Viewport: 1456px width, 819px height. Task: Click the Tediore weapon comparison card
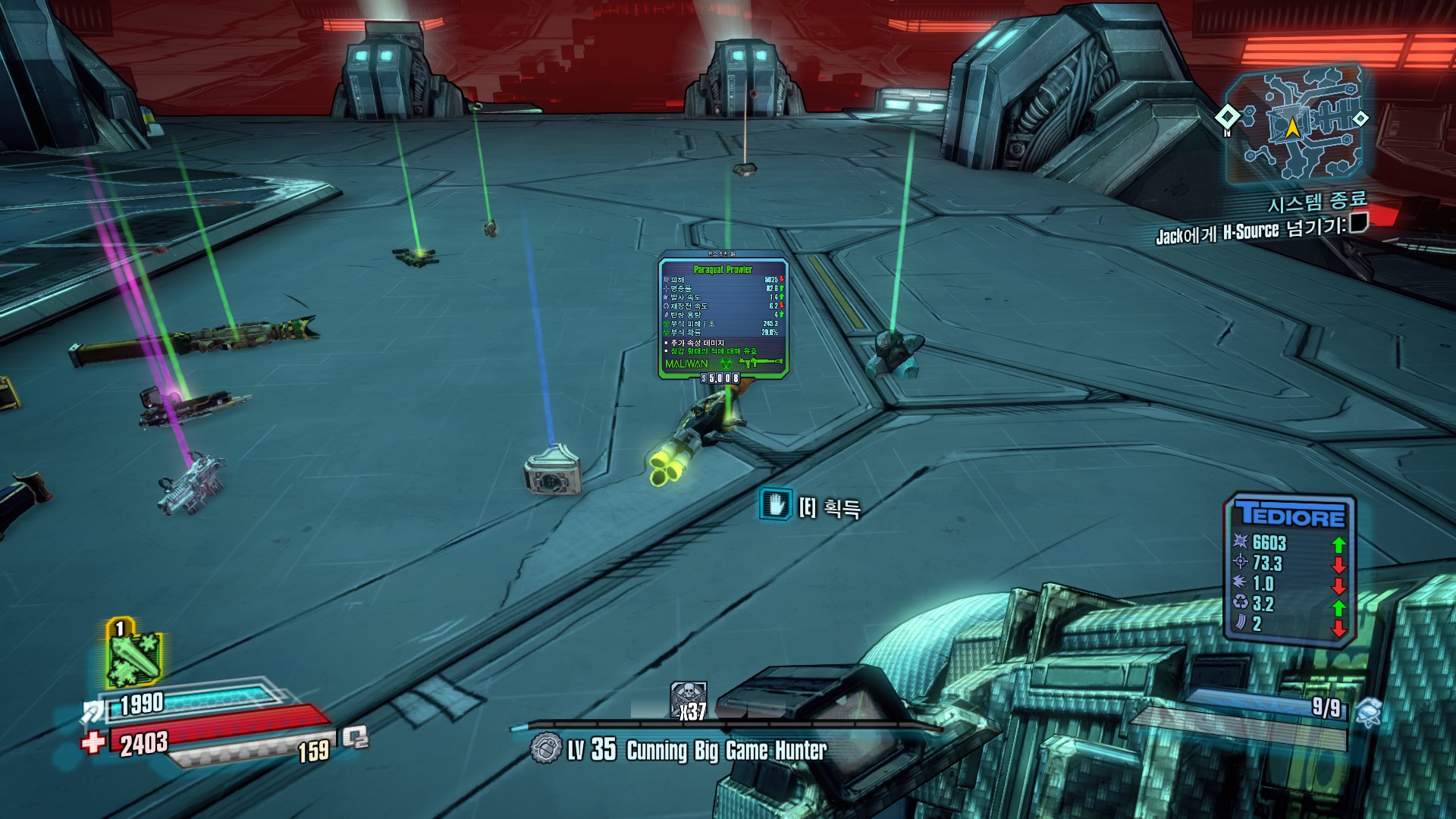pos(1289,570)
